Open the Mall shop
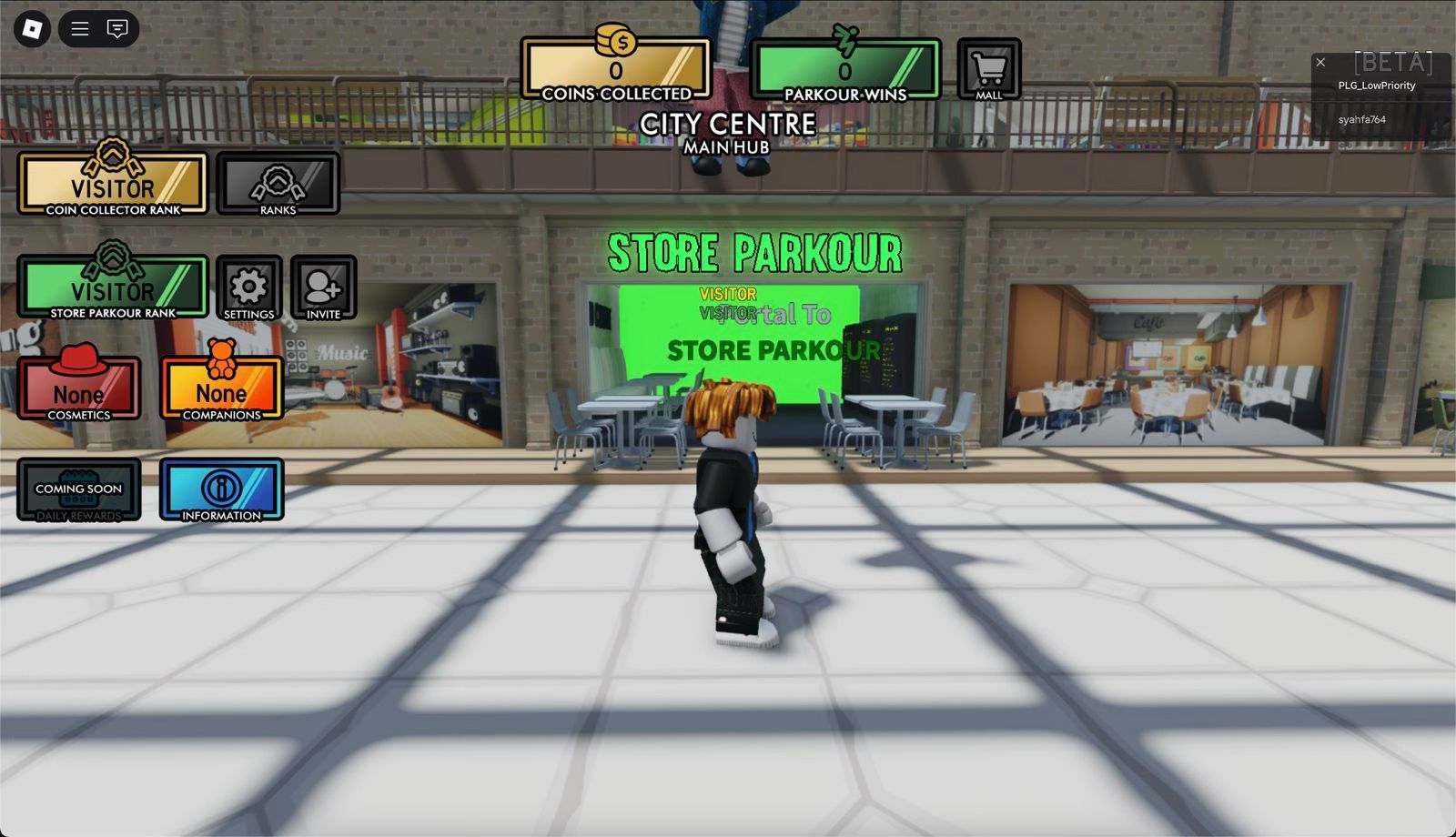 [989, 69]
